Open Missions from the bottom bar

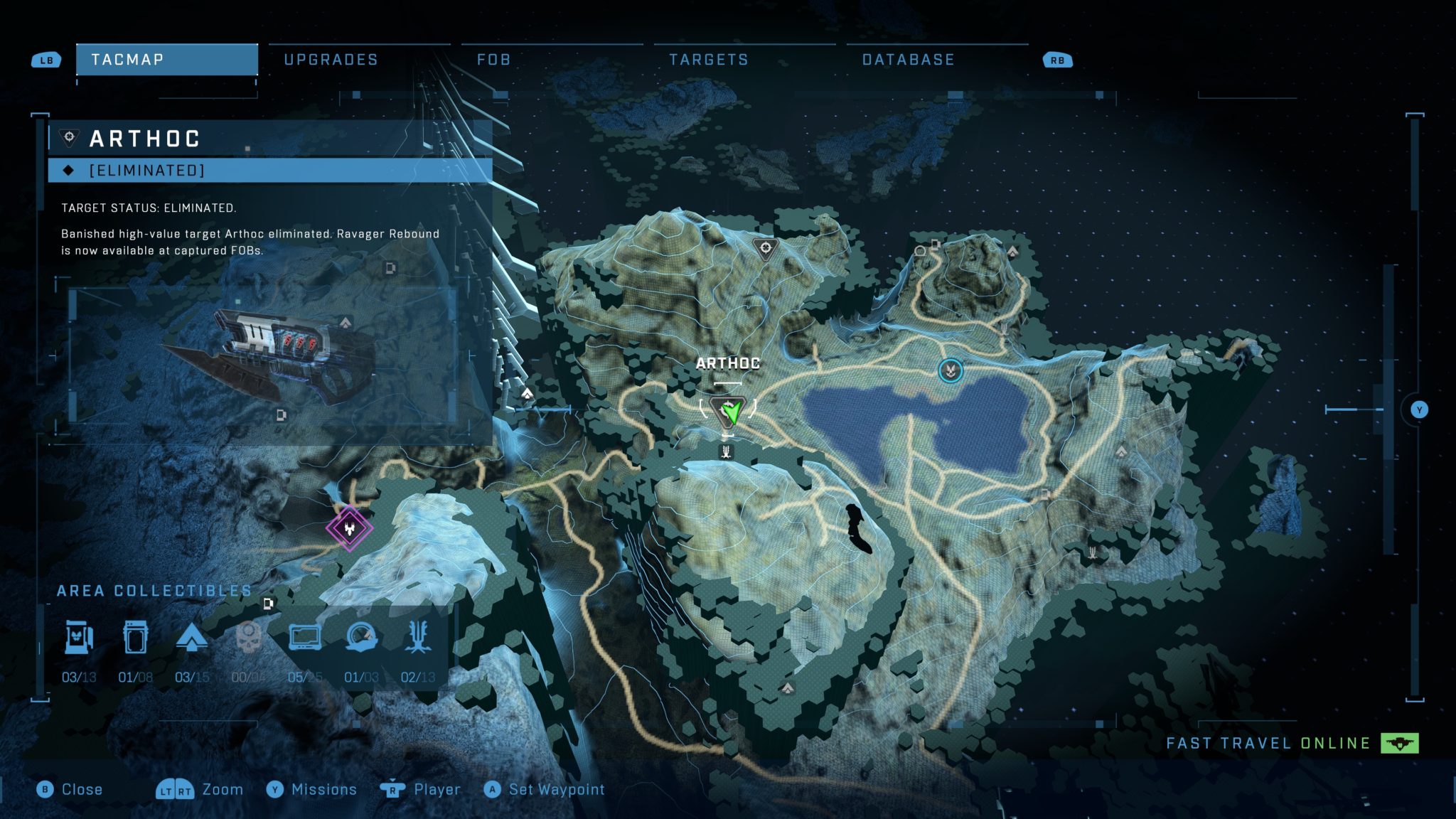point(323,789)
